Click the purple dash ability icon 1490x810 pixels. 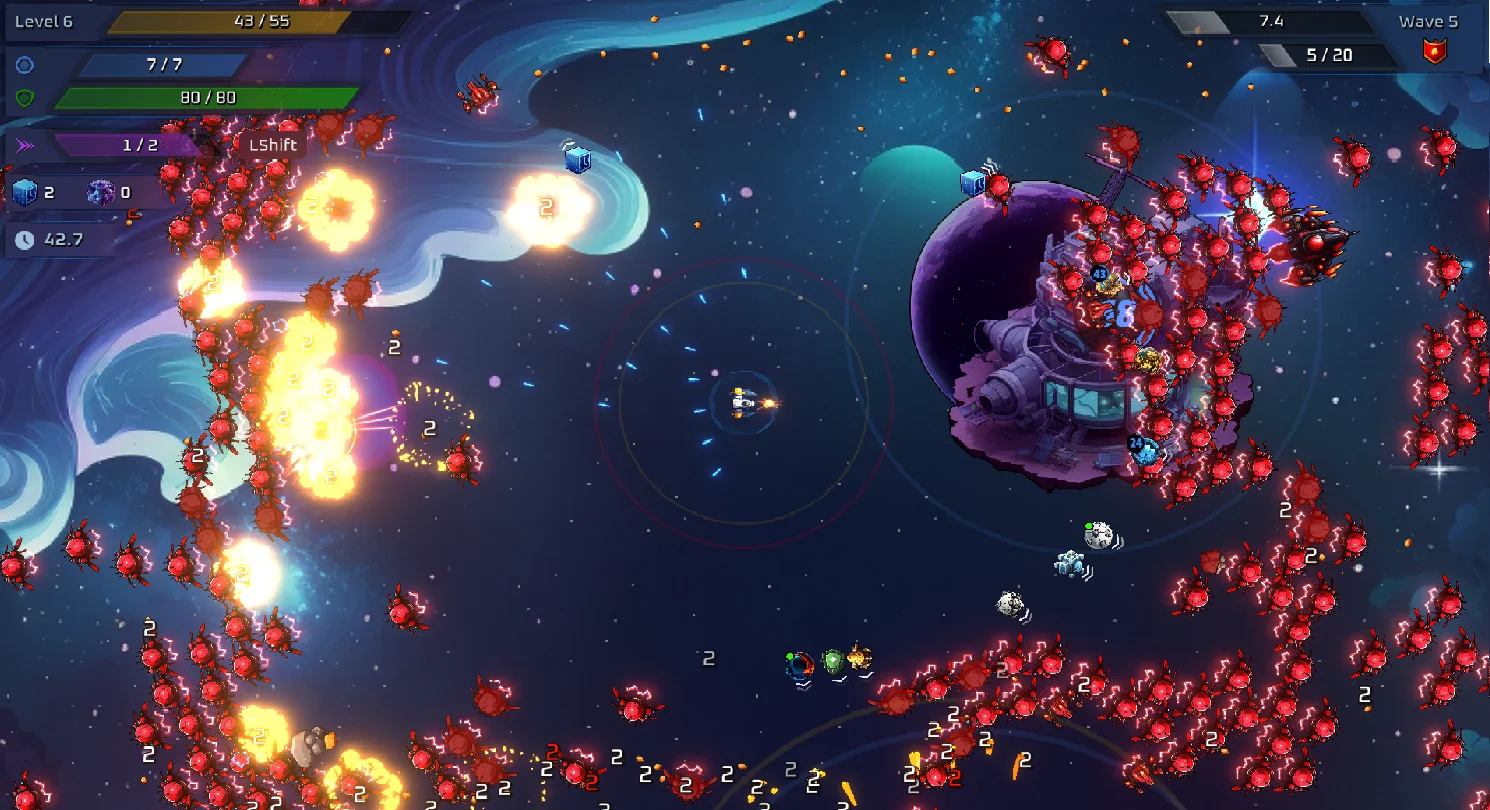click(25, 145)
